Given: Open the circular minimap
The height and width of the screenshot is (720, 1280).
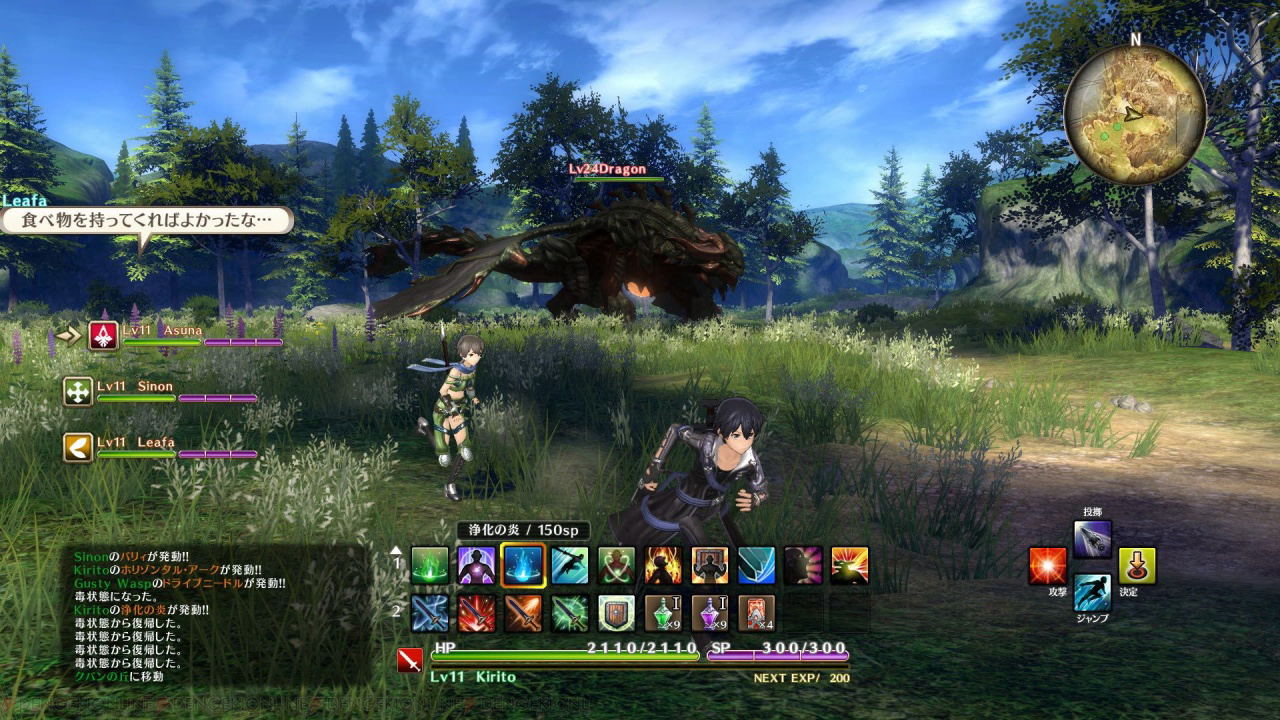Looking at the screenshot, I should click(x=1134, y=113).
